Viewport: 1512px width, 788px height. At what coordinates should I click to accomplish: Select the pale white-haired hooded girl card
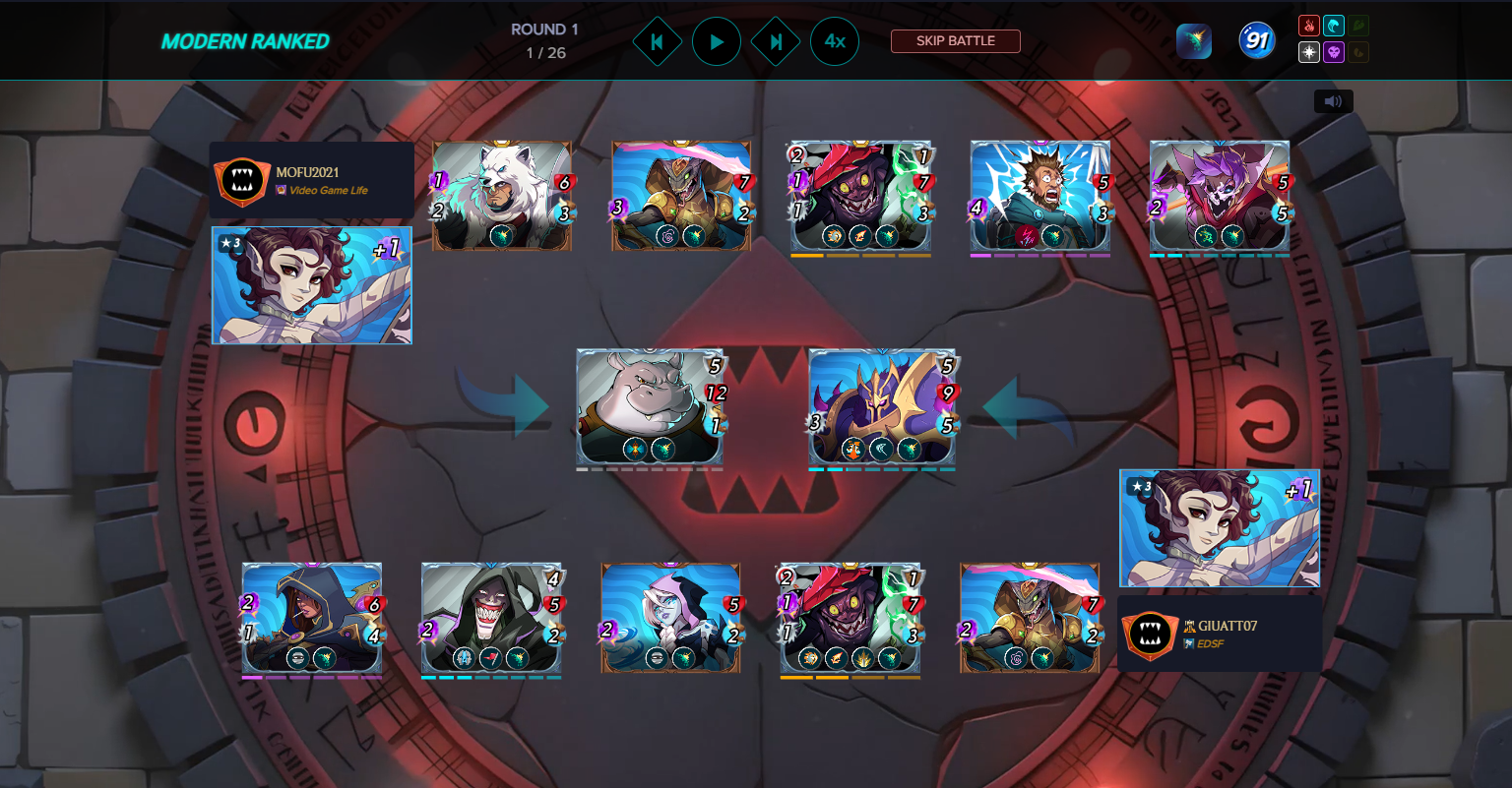click(x=671, y=617)
